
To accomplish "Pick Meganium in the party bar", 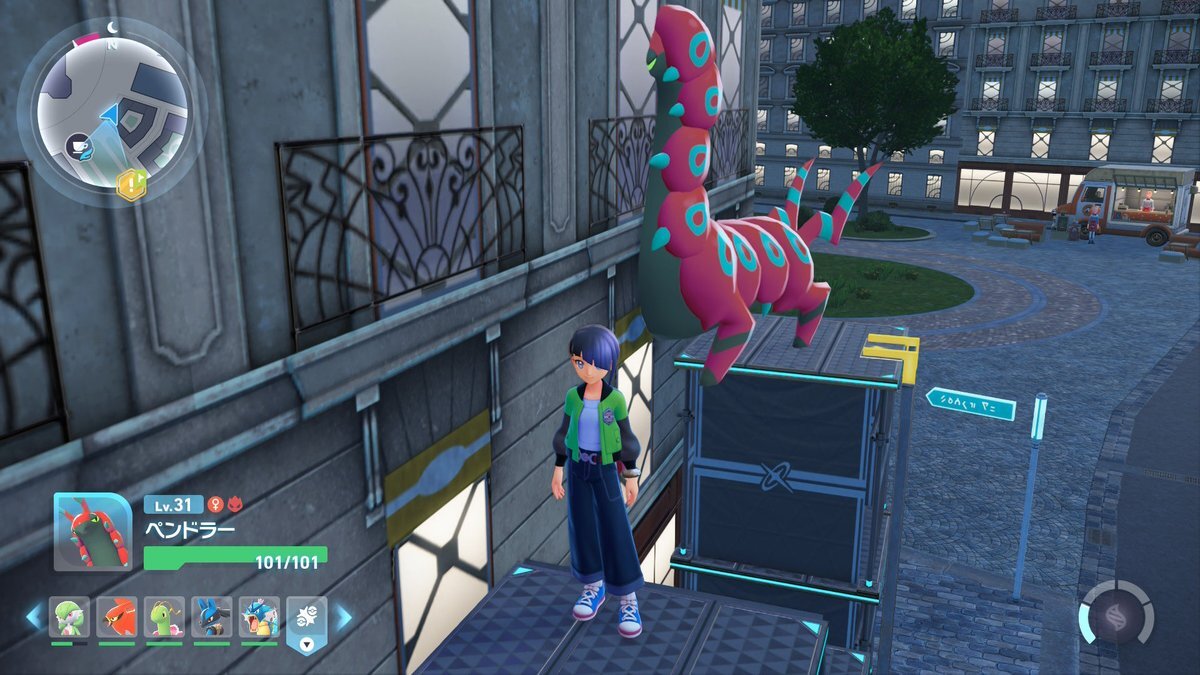I will coord(164,617).
